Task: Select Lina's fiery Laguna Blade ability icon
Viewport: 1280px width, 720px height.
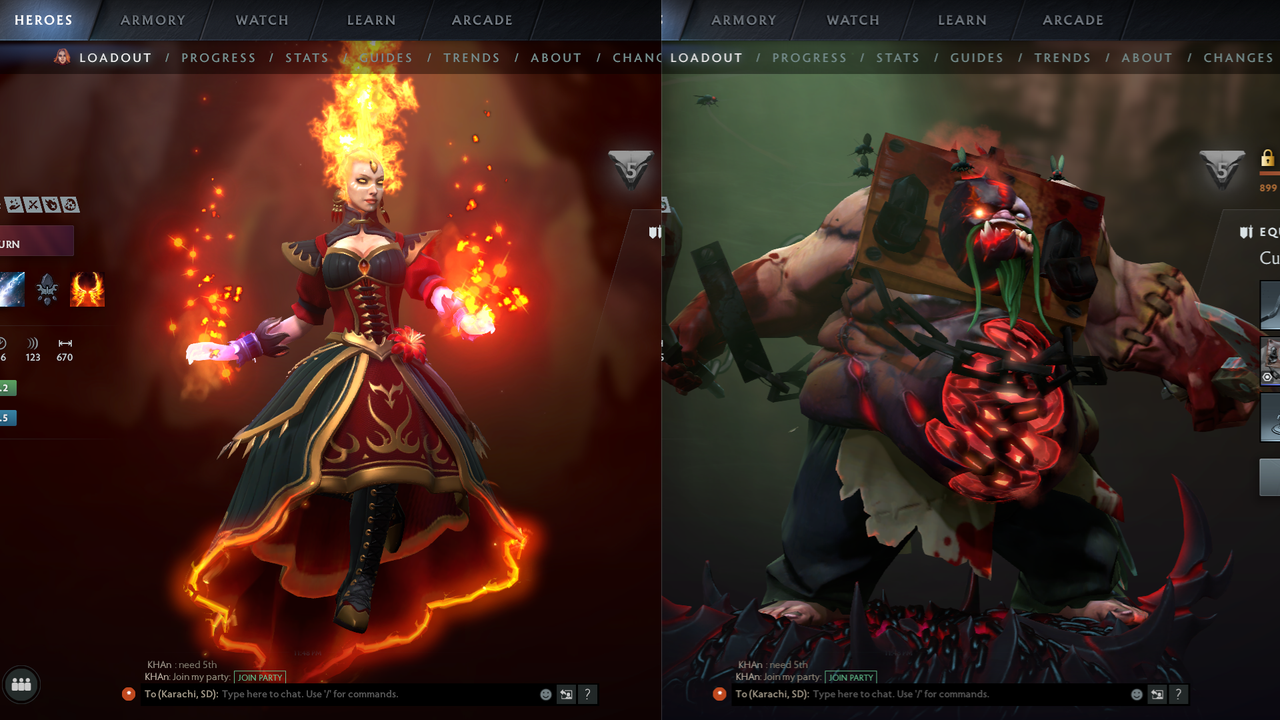Action: click(87, 290)
